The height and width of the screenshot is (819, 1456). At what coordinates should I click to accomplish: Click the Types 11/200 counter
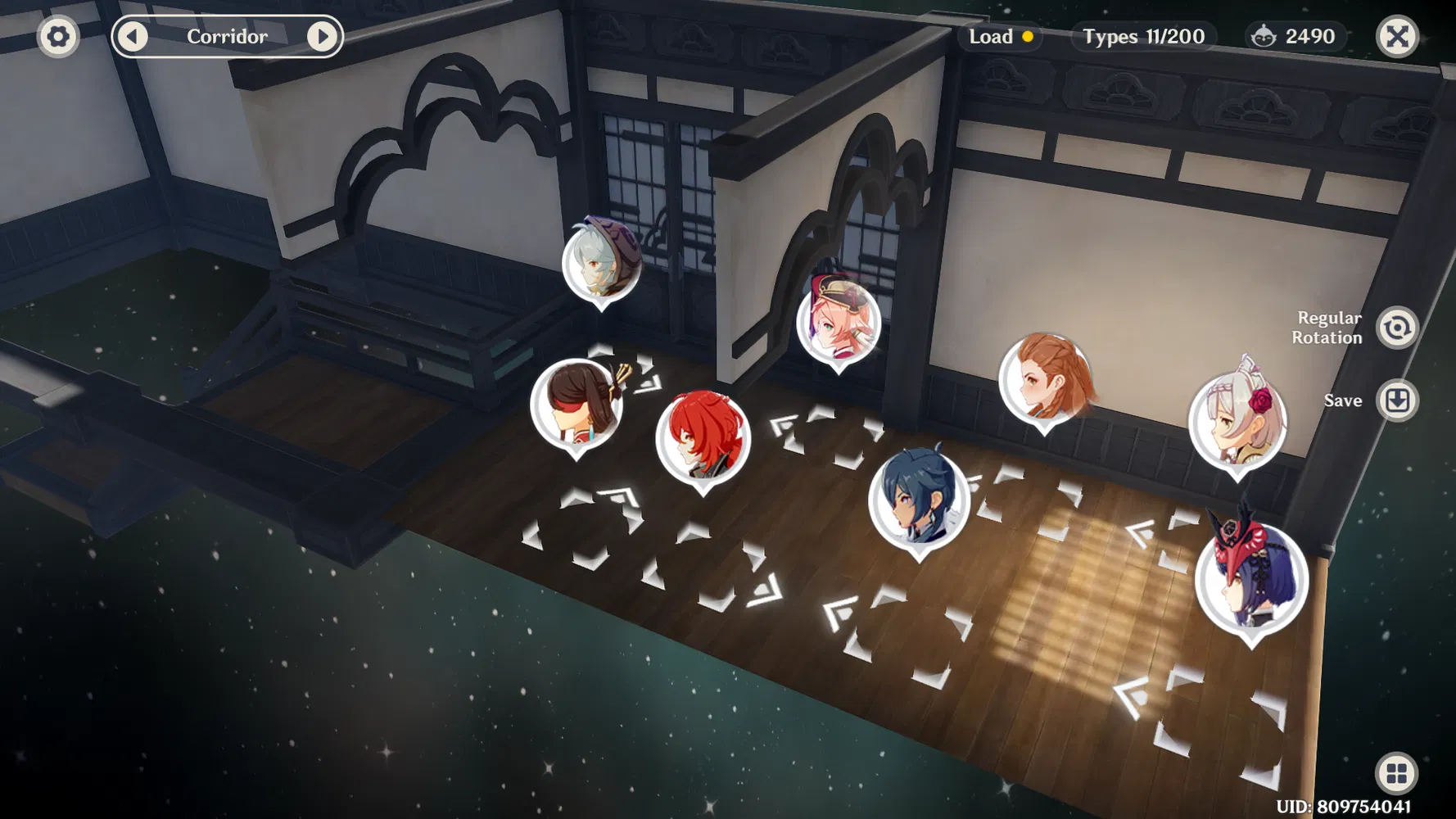pyautogui.click(x=1142, y=36)
